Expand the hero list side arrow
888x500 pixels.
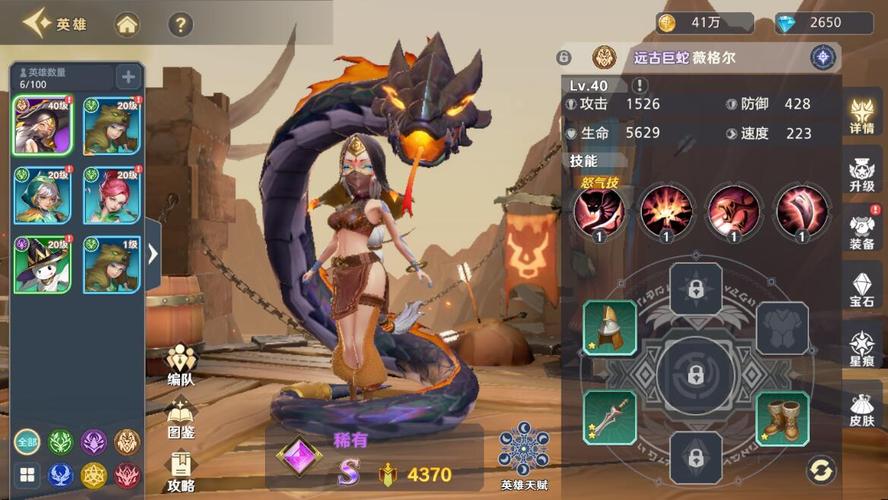pyautogui.click(x=153, y=254)
